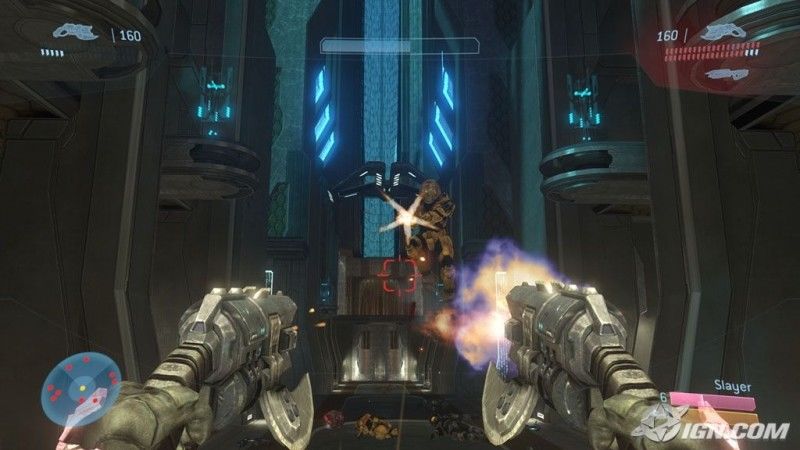The height and width of the screenshot is (450, 800).
Task: Select the right-hand weapon icon
Action: click(725, 32)
